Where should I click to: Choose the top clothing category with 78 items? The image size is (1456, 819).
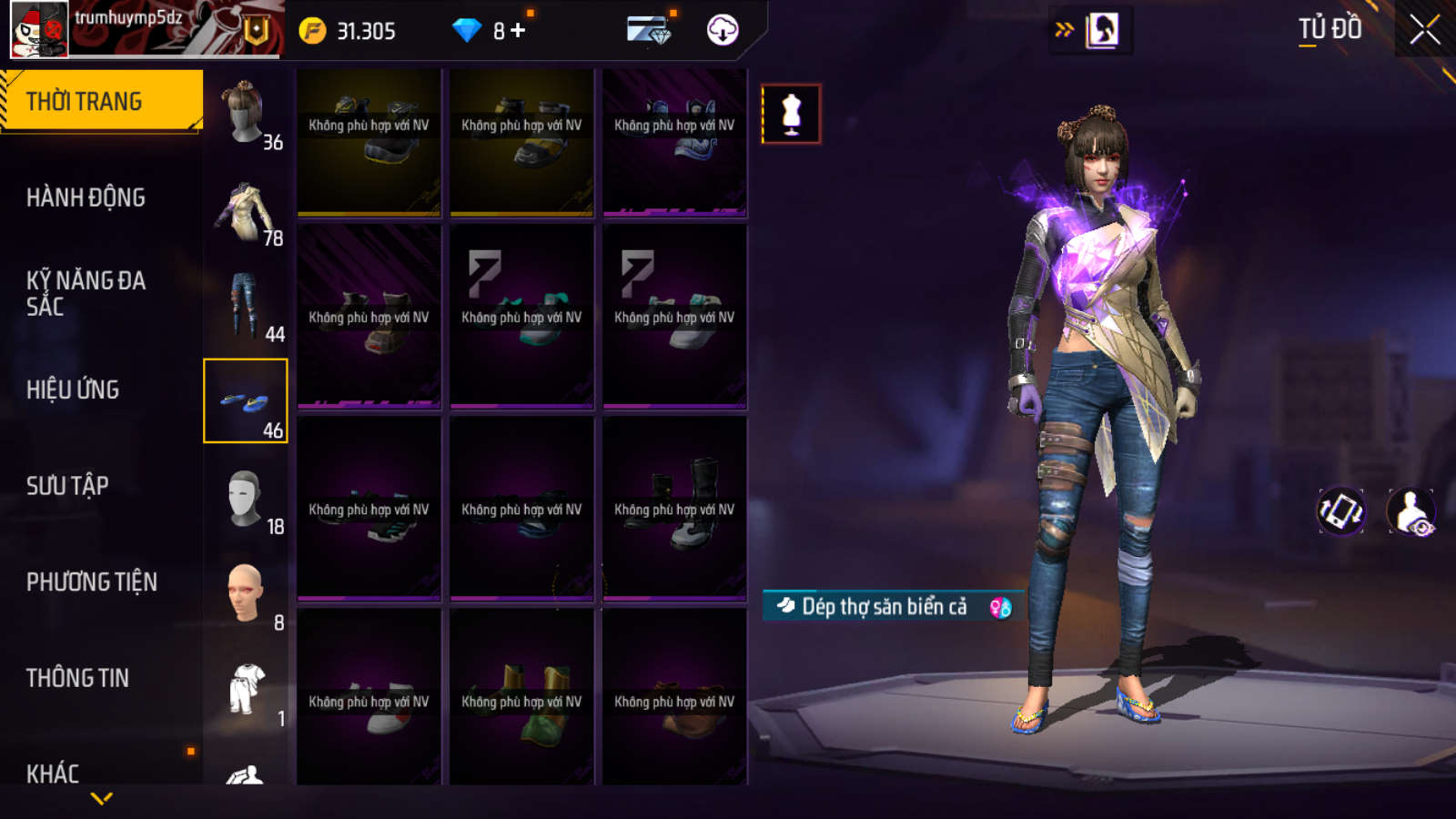246,209
